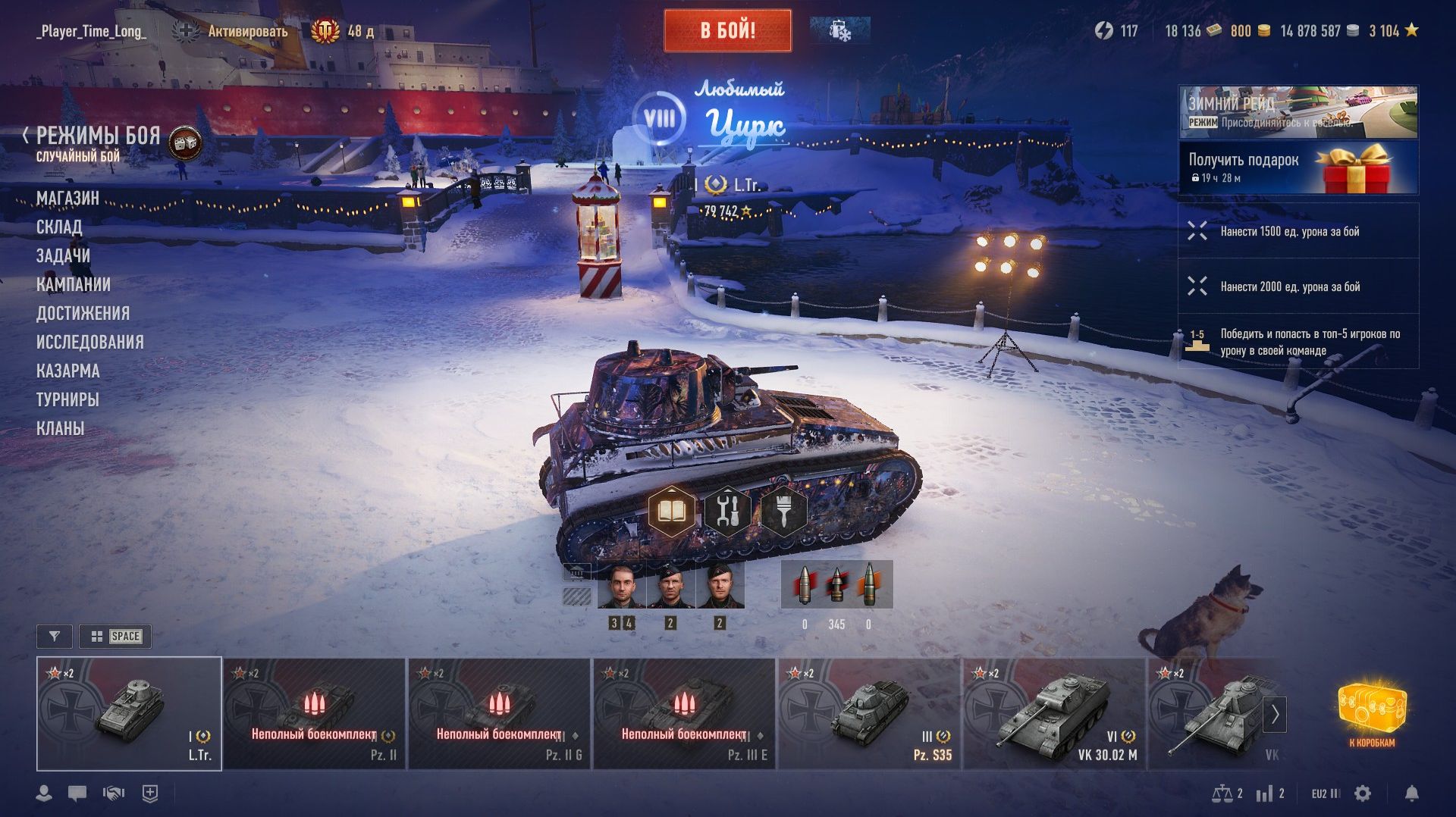Claim the Получить подарок gift banner

[x=1298, y=167]
